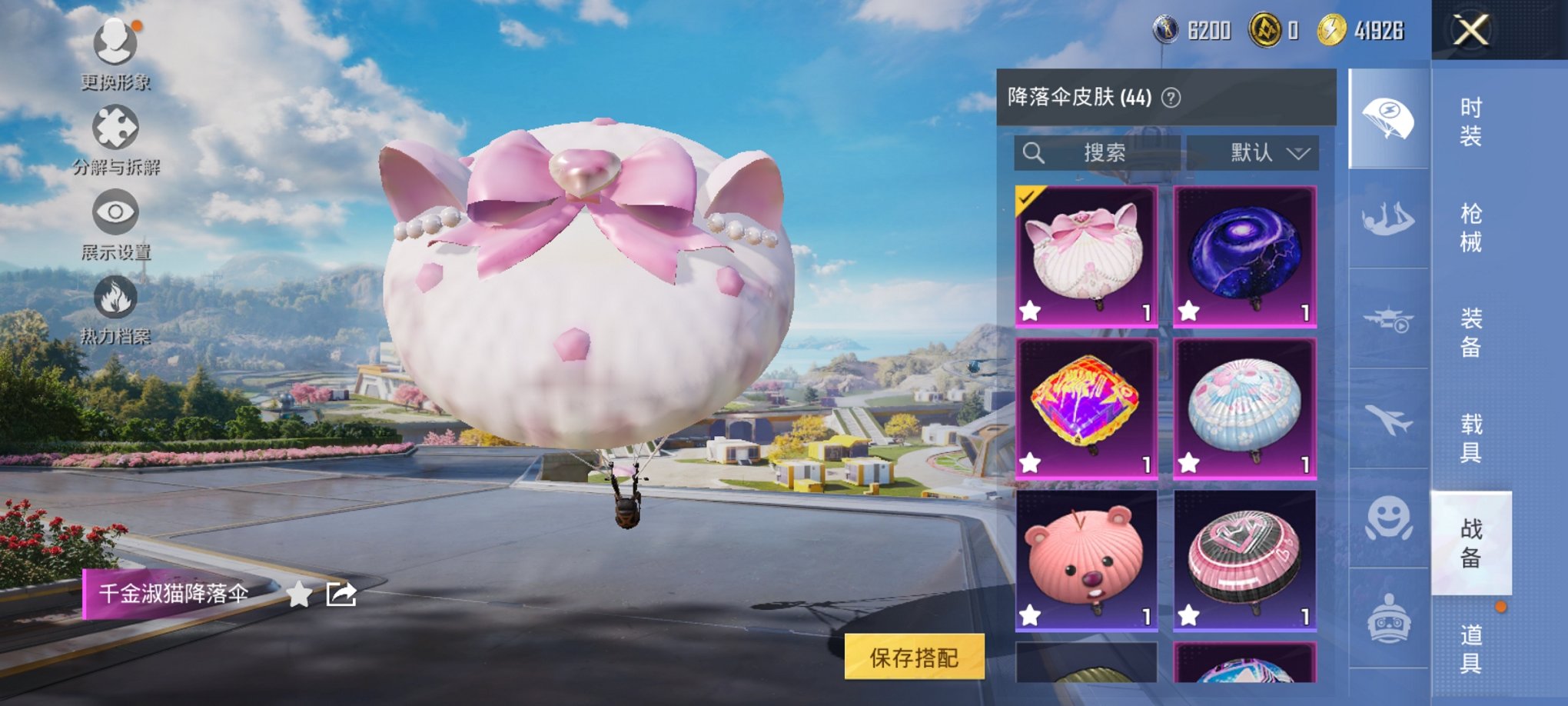Viewport: 1568px width, 706px height.
Task: Open the 默认 sorting dropdown
Action: [1269, 152]
